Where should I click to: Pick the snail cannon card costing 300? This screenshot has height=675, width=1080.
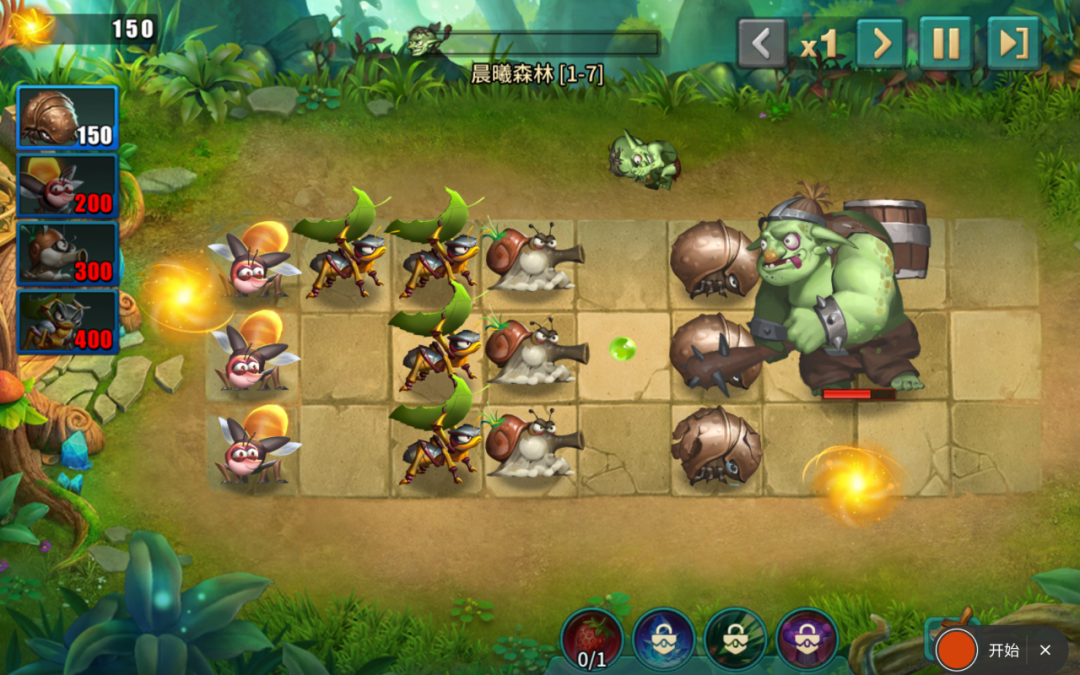pos(67,253)
